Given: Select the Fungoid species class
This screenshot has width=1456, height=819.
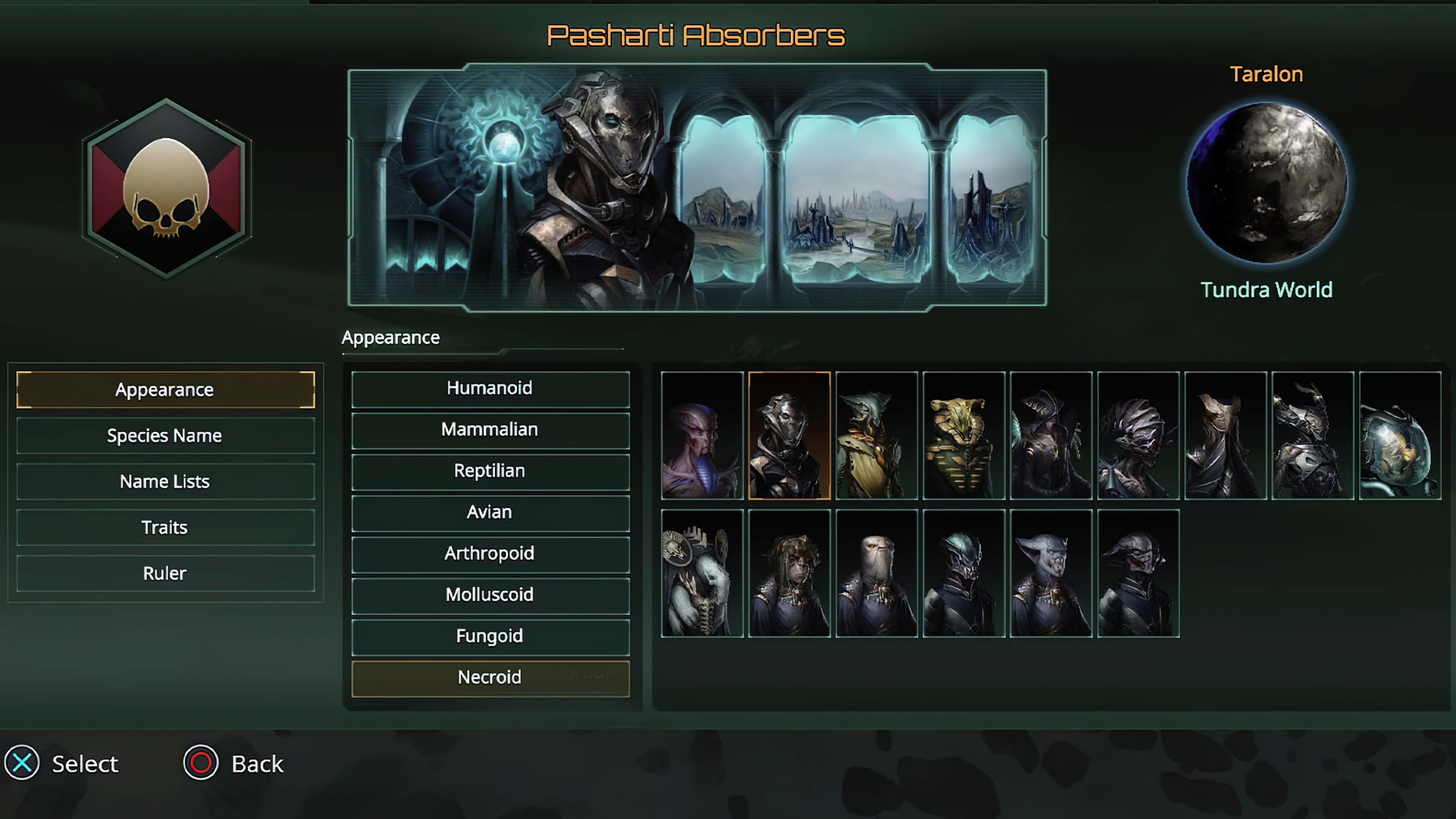Looking at the screenshot, I should [x=490, y=636].
